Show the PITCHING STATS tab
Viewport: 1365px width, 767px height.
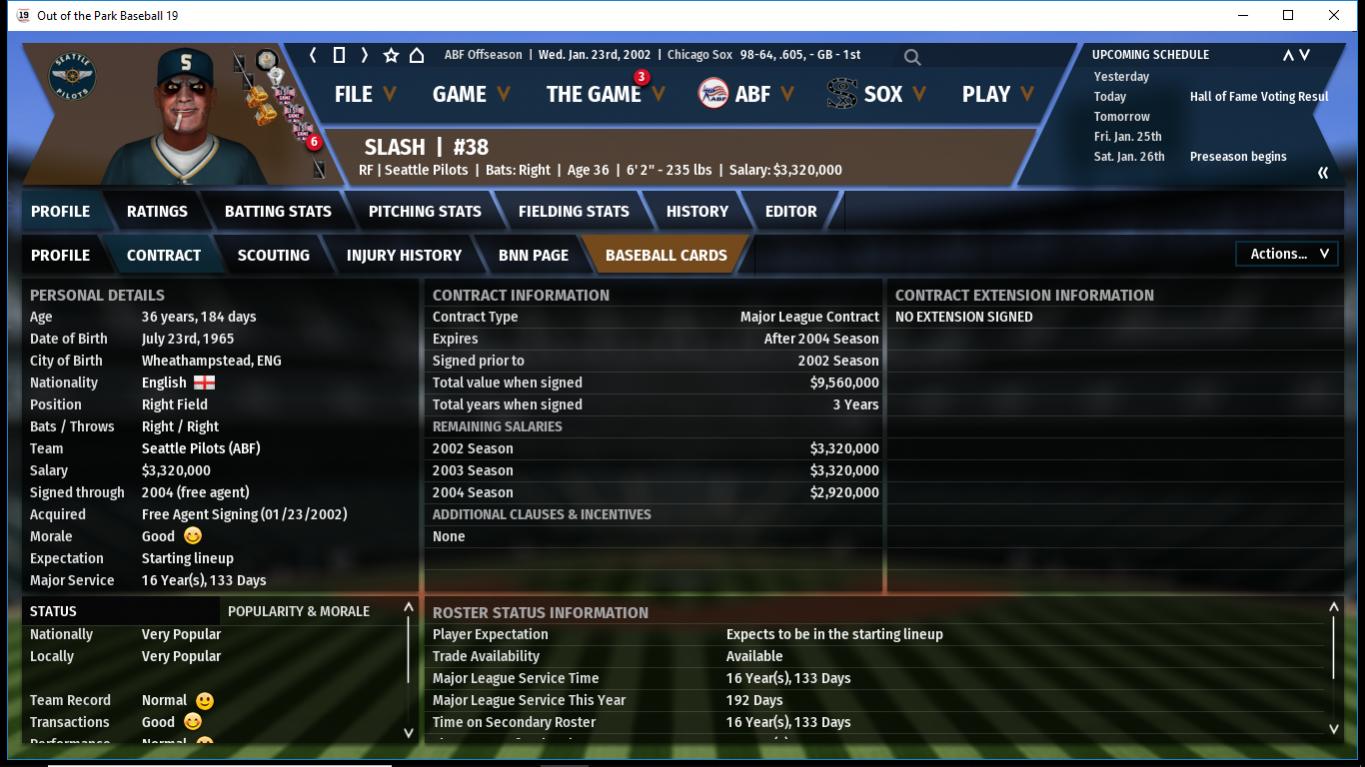click(425, 211)
